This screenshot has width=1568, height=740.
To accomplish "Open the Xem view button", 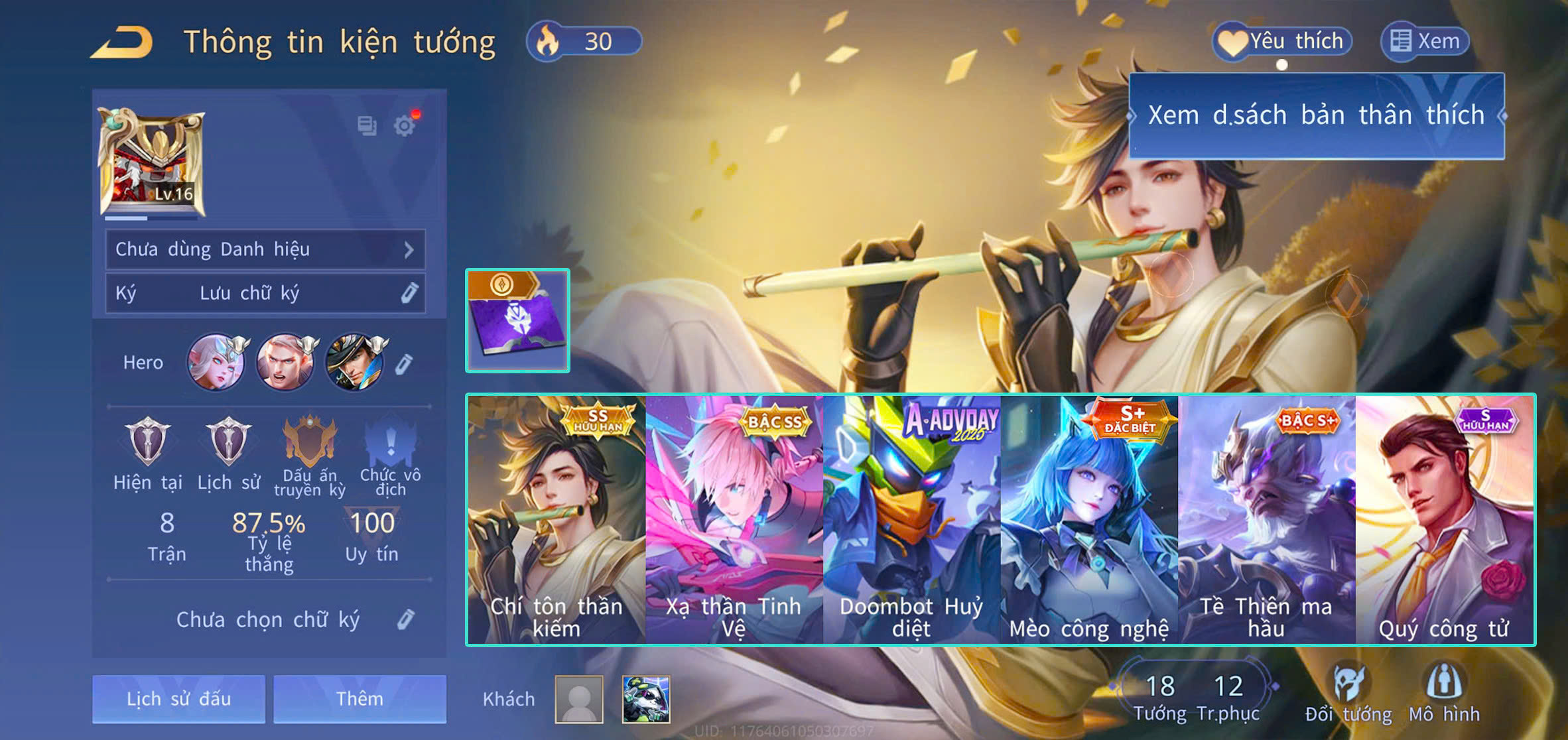I will tap(1425, 42).
